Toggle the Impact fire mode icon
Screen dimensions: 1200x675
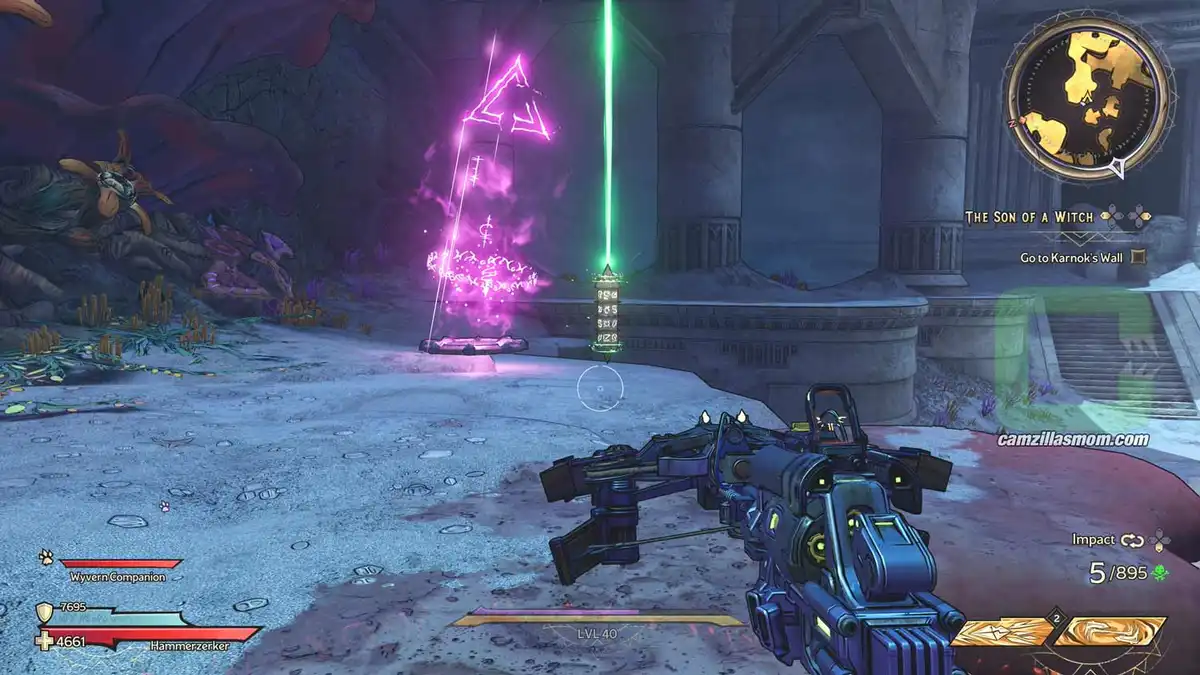(x=1132, y=540)
